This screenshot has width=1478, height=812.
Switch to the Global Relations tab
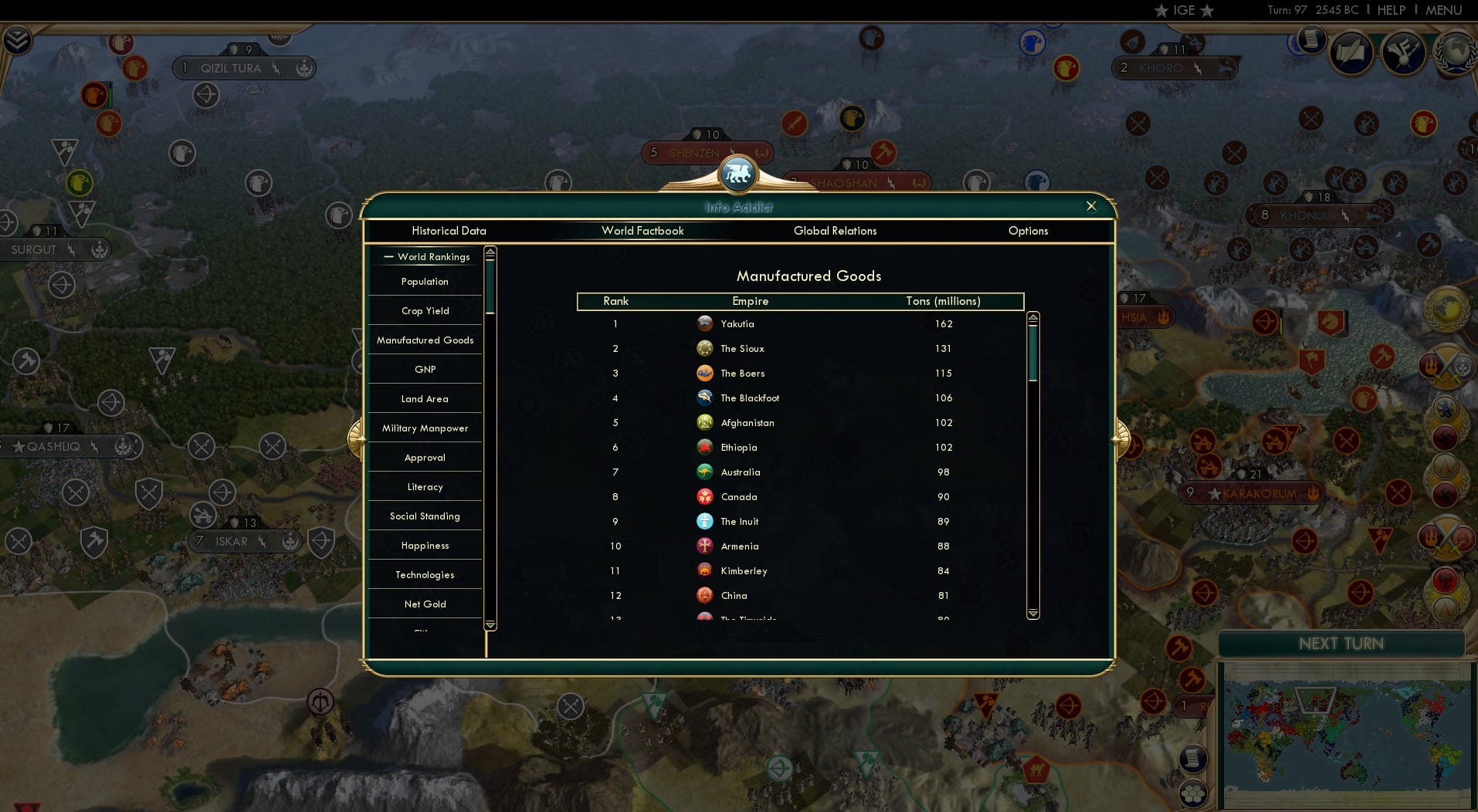[835, 231]
